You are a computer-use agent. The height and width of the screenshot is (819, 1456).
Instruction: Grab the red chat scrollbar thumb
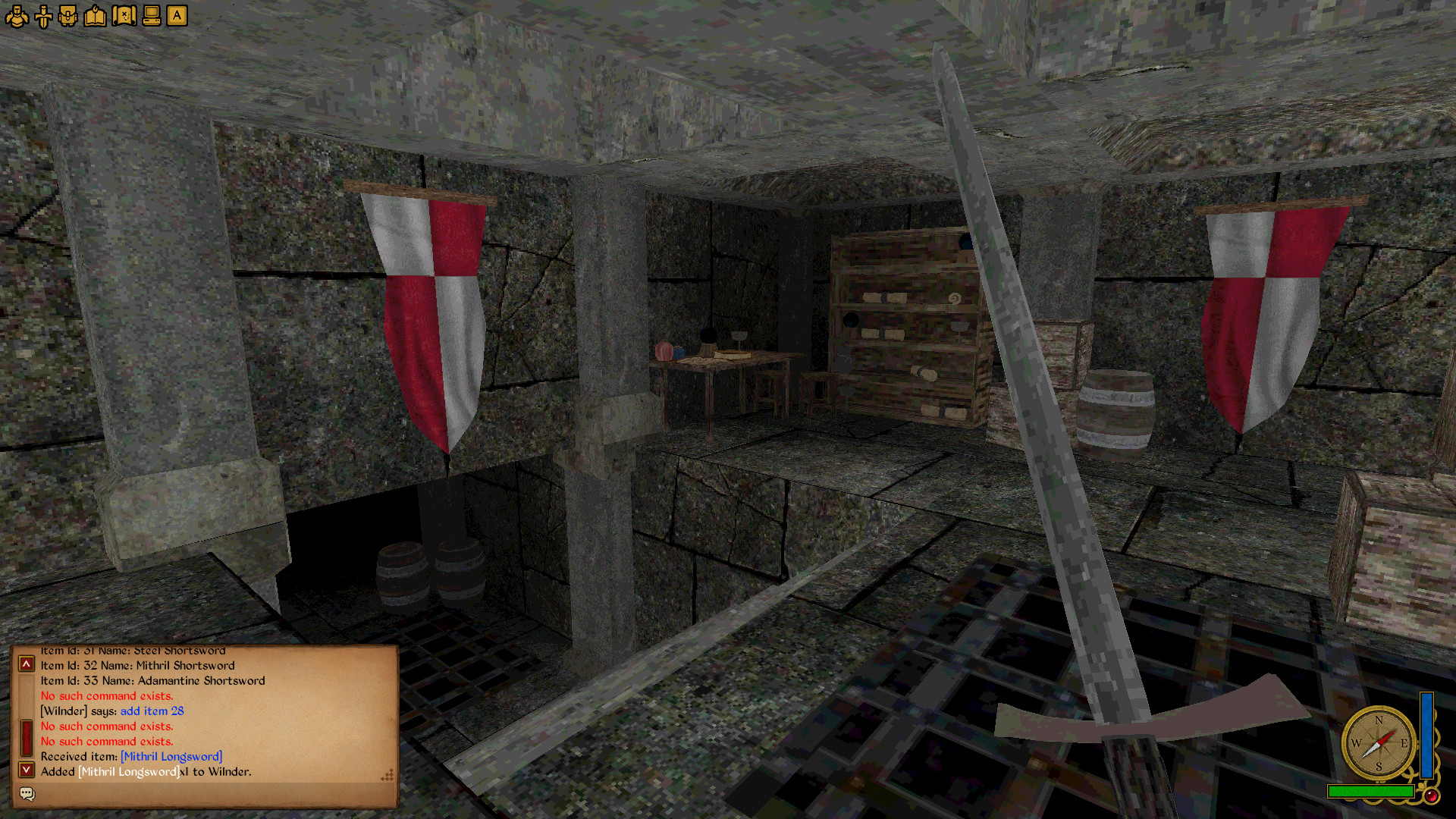point(26,733)
